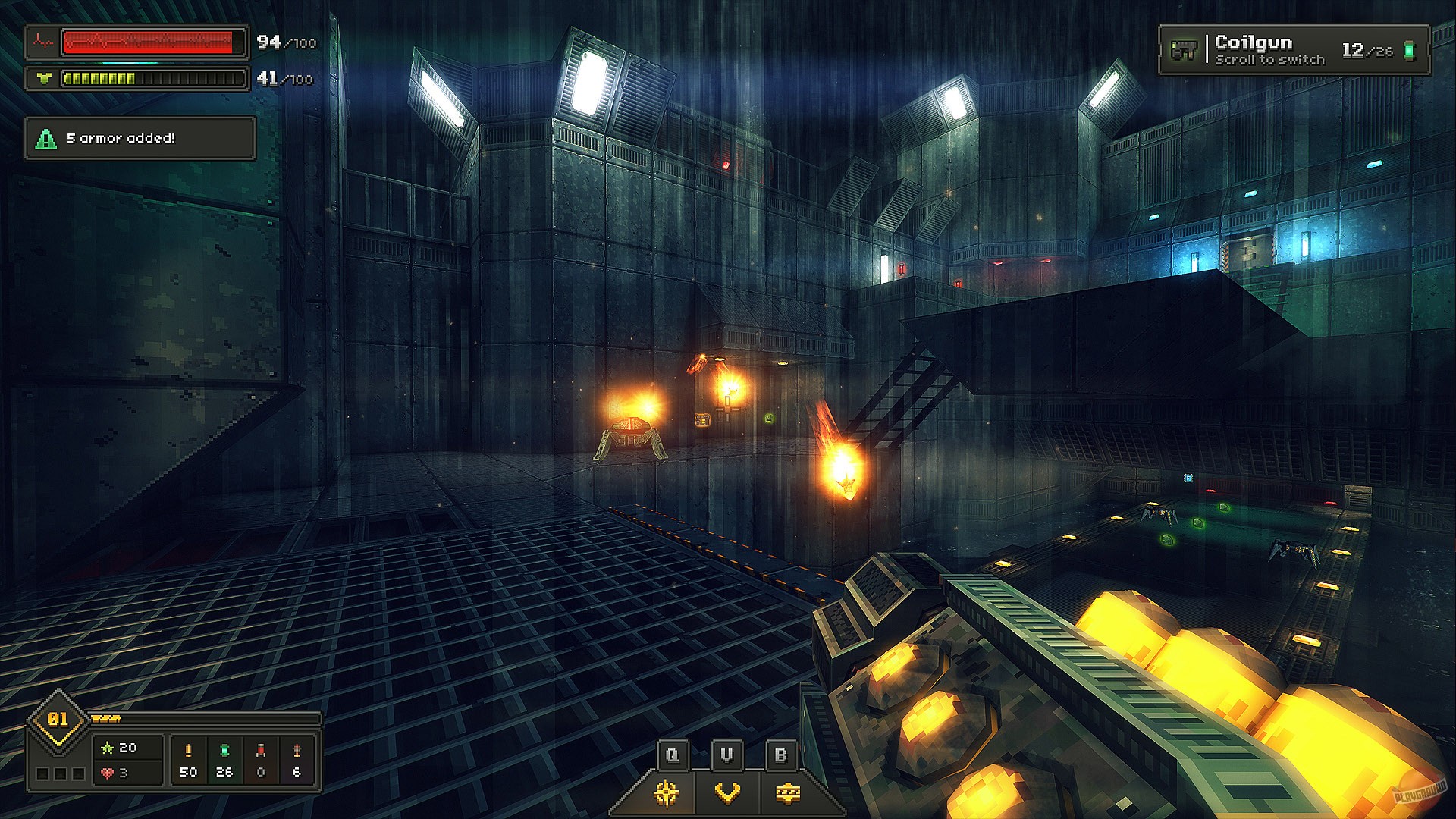This screenshot has height=819, width=1456.
Task: Click the heartbeat icon beside the health bar
Action: tap(43, 40)
